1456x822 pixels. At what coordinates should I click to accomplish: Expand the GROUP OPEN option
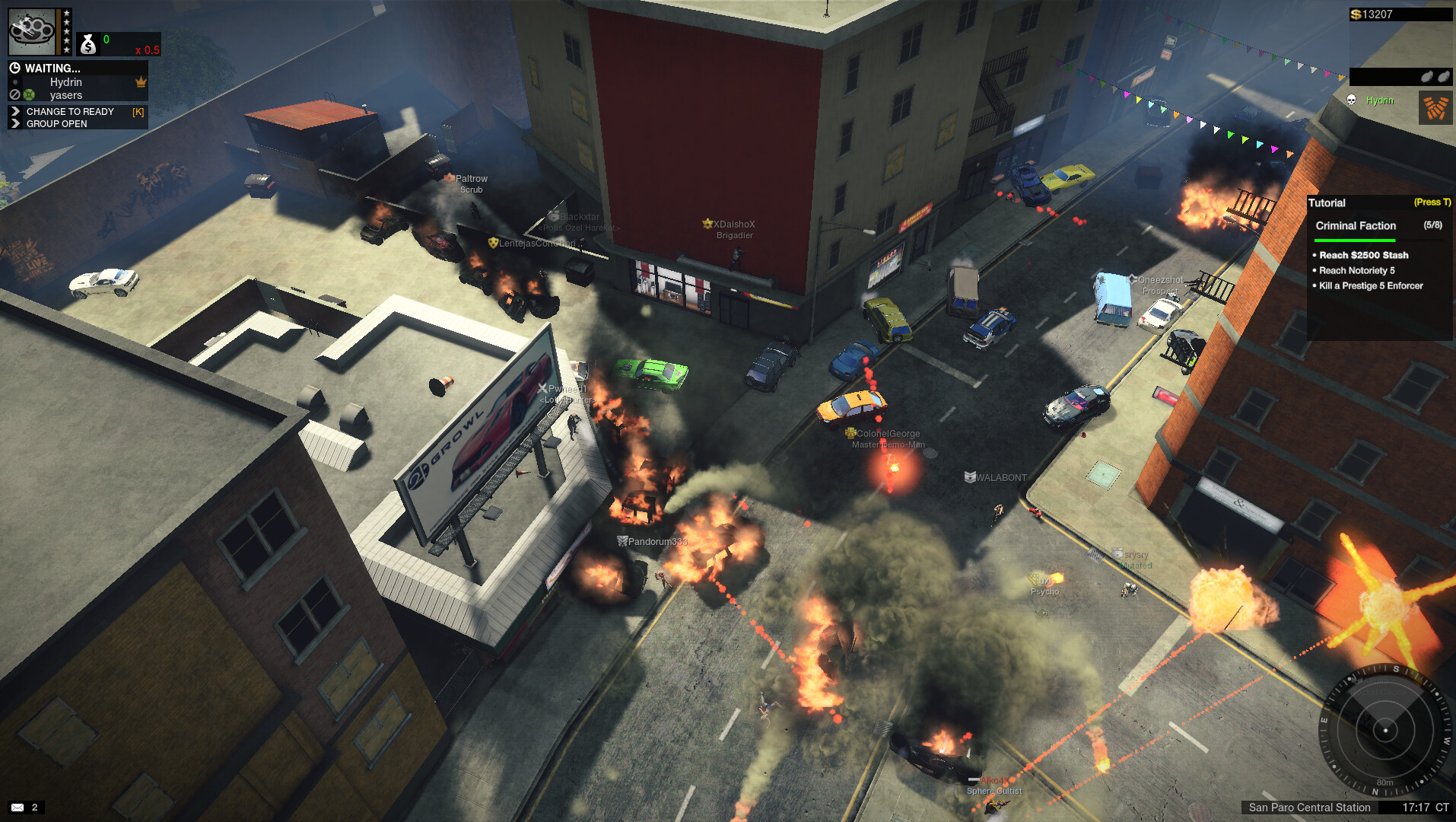click(55, 123)
